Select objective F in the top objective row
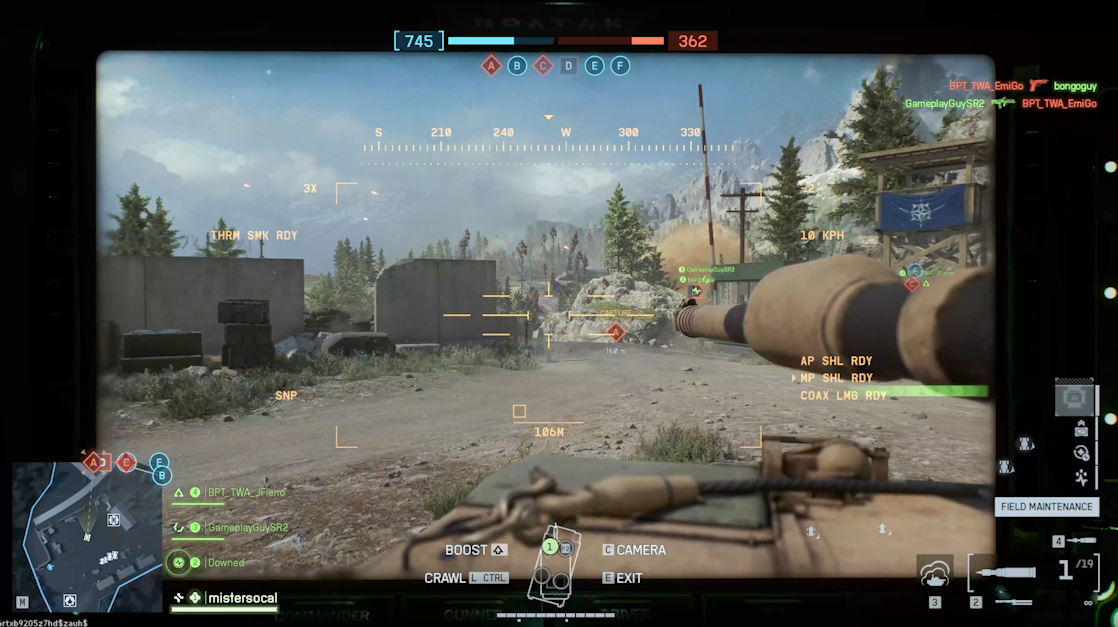 pyautogui.click(x=621, y=66)
